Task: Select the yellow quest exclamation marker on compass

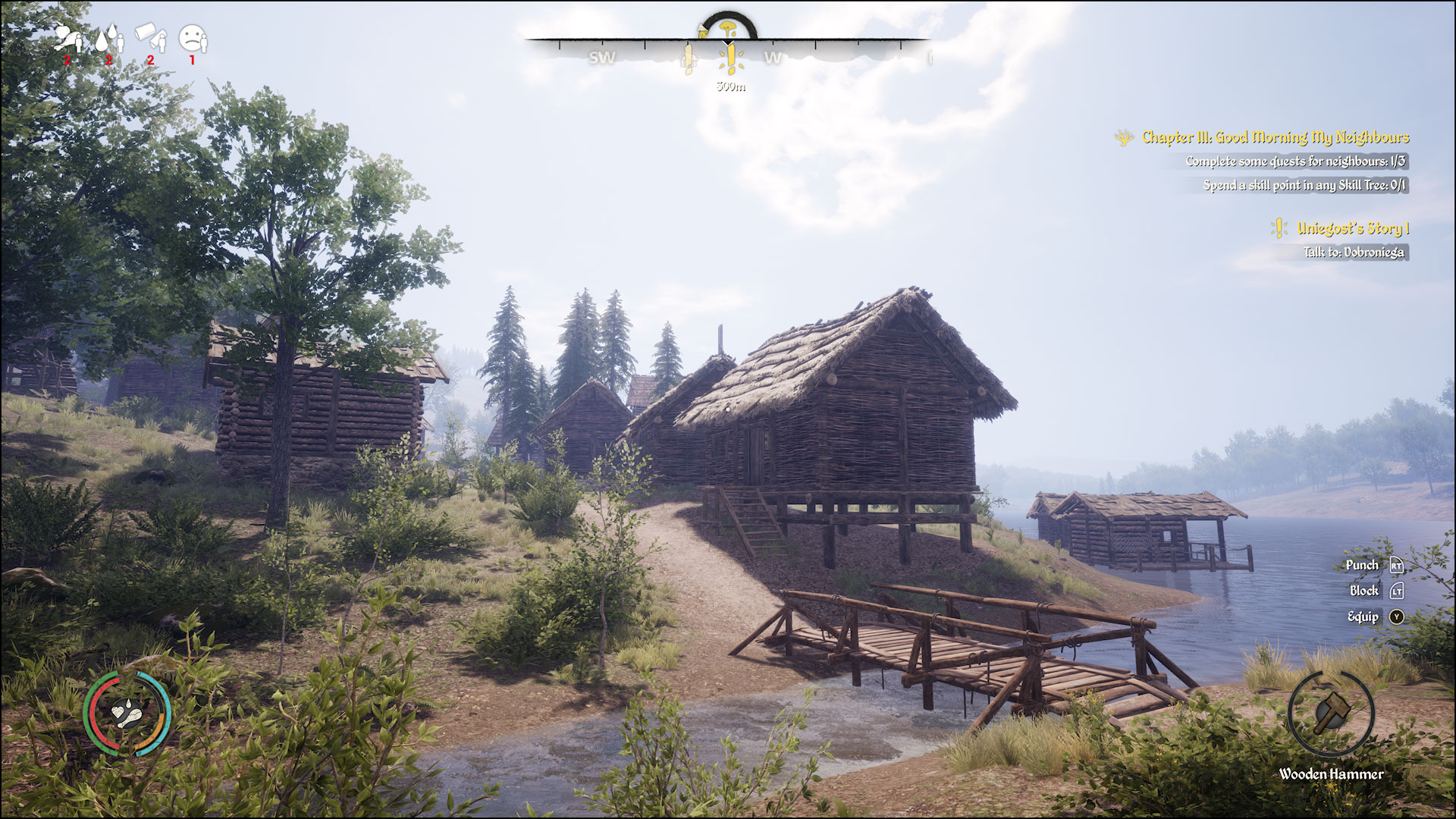Action: pos(730,59)
